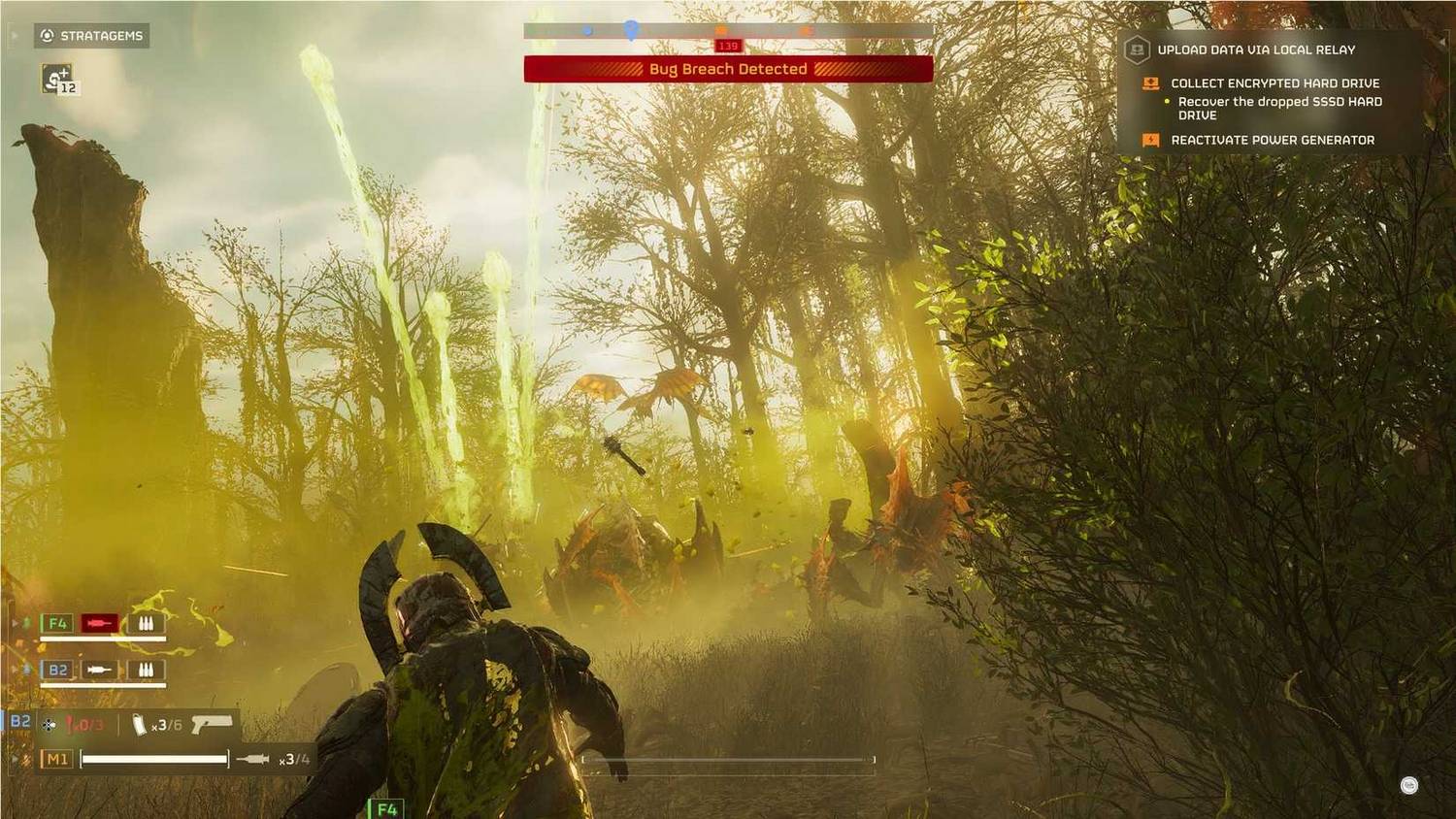Select the Upload Data Via Local Relay objective
This screenshot has width=1456, height=819.
click(1255, 49)
